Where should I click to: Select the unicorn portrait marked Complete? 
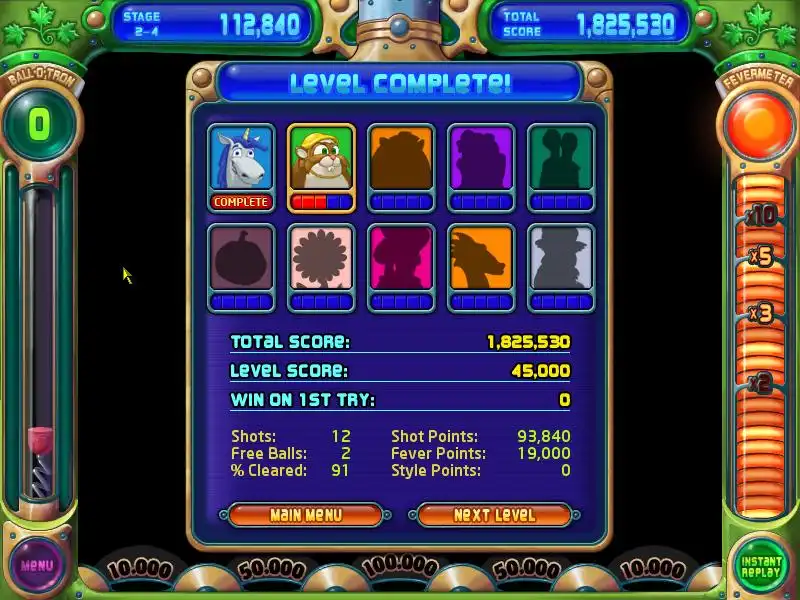[x=241, y=159]
